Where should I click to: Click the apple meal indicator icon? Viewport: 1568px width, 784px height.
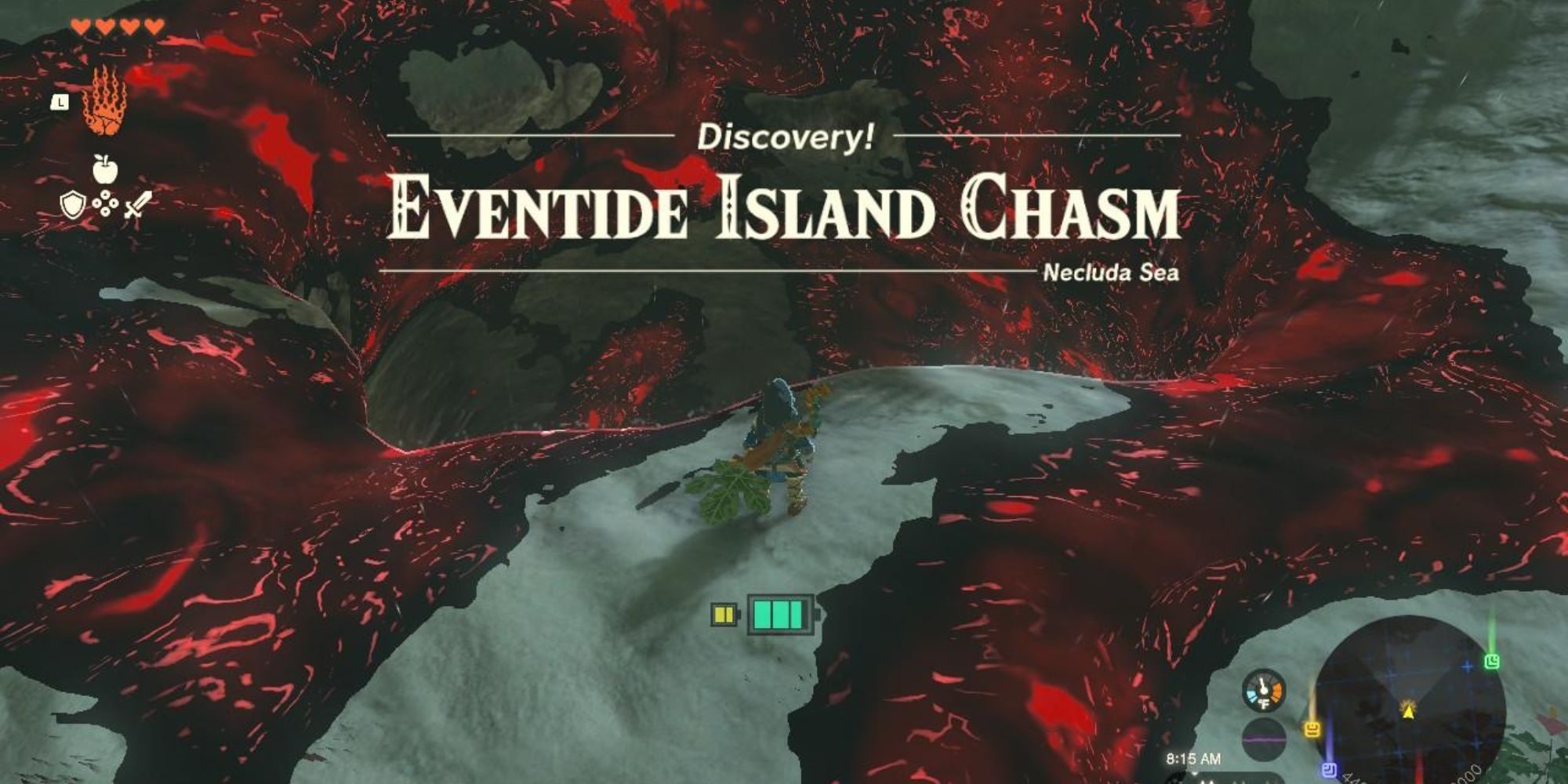click(105, 168)
